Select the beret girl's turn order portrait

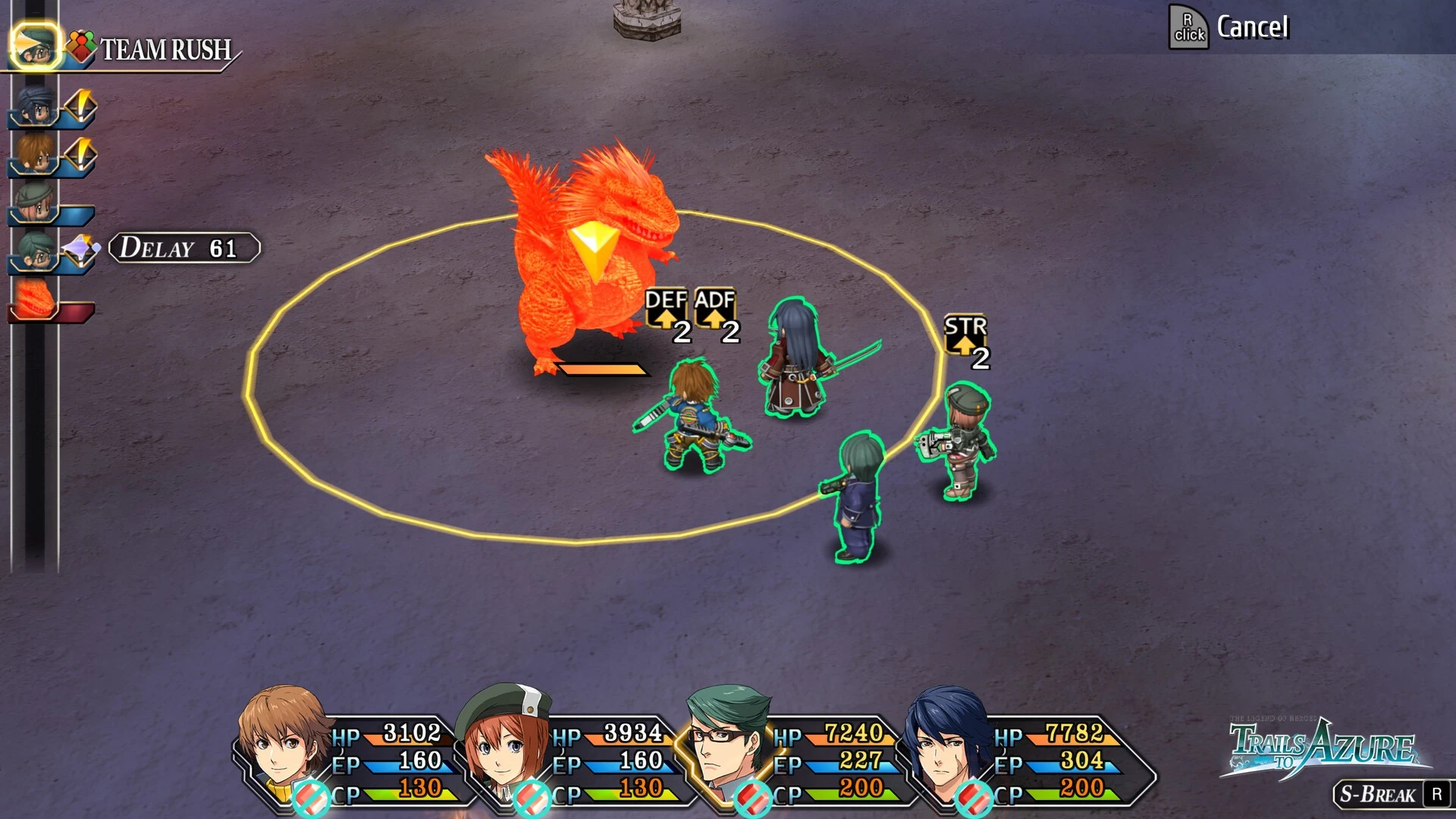click(x=36, y=203)
